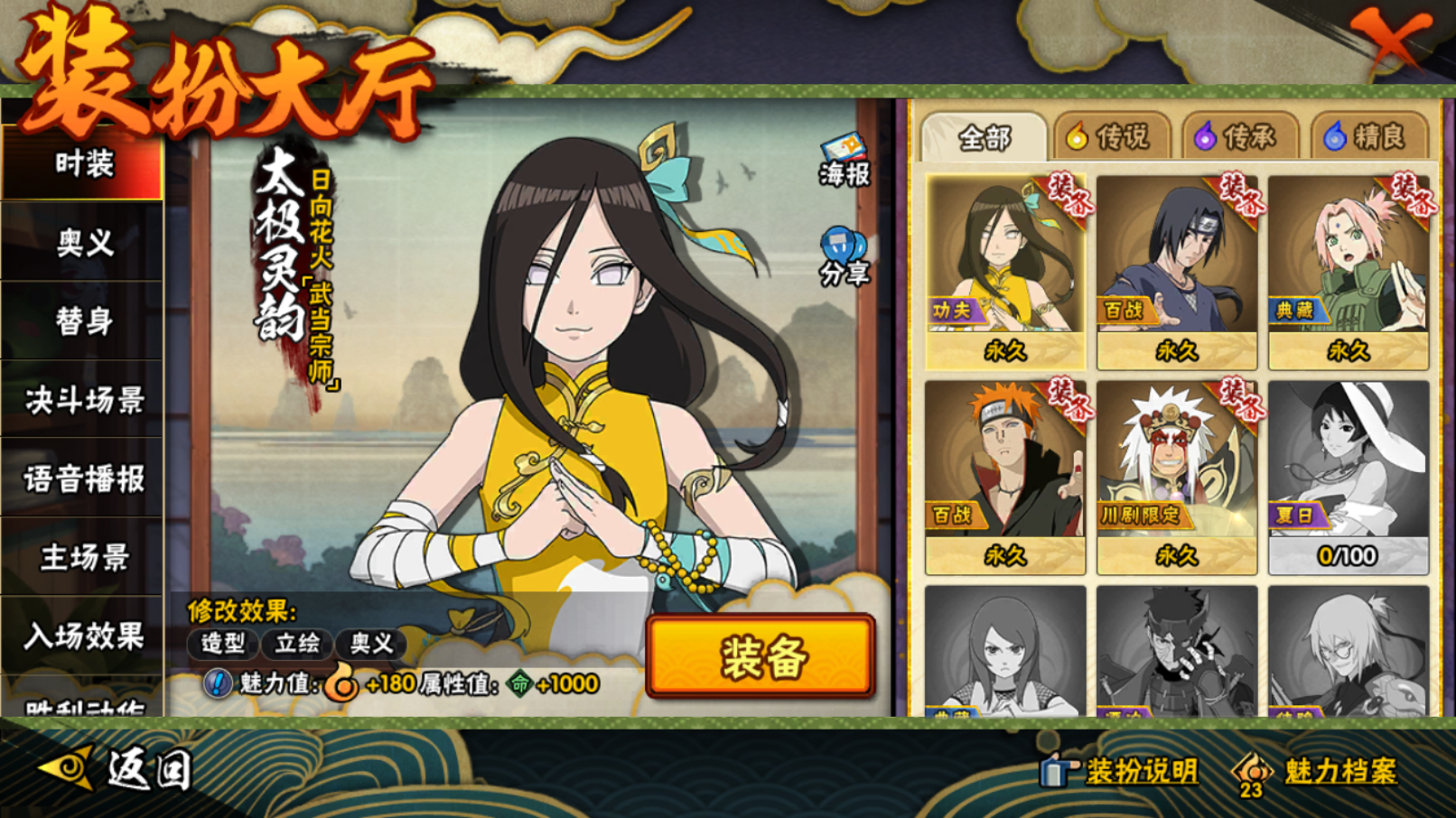Switch to the 传说 rarity tab
Screen dimensions: 1456x818
pyautogui.click(x=1110, y=137)
